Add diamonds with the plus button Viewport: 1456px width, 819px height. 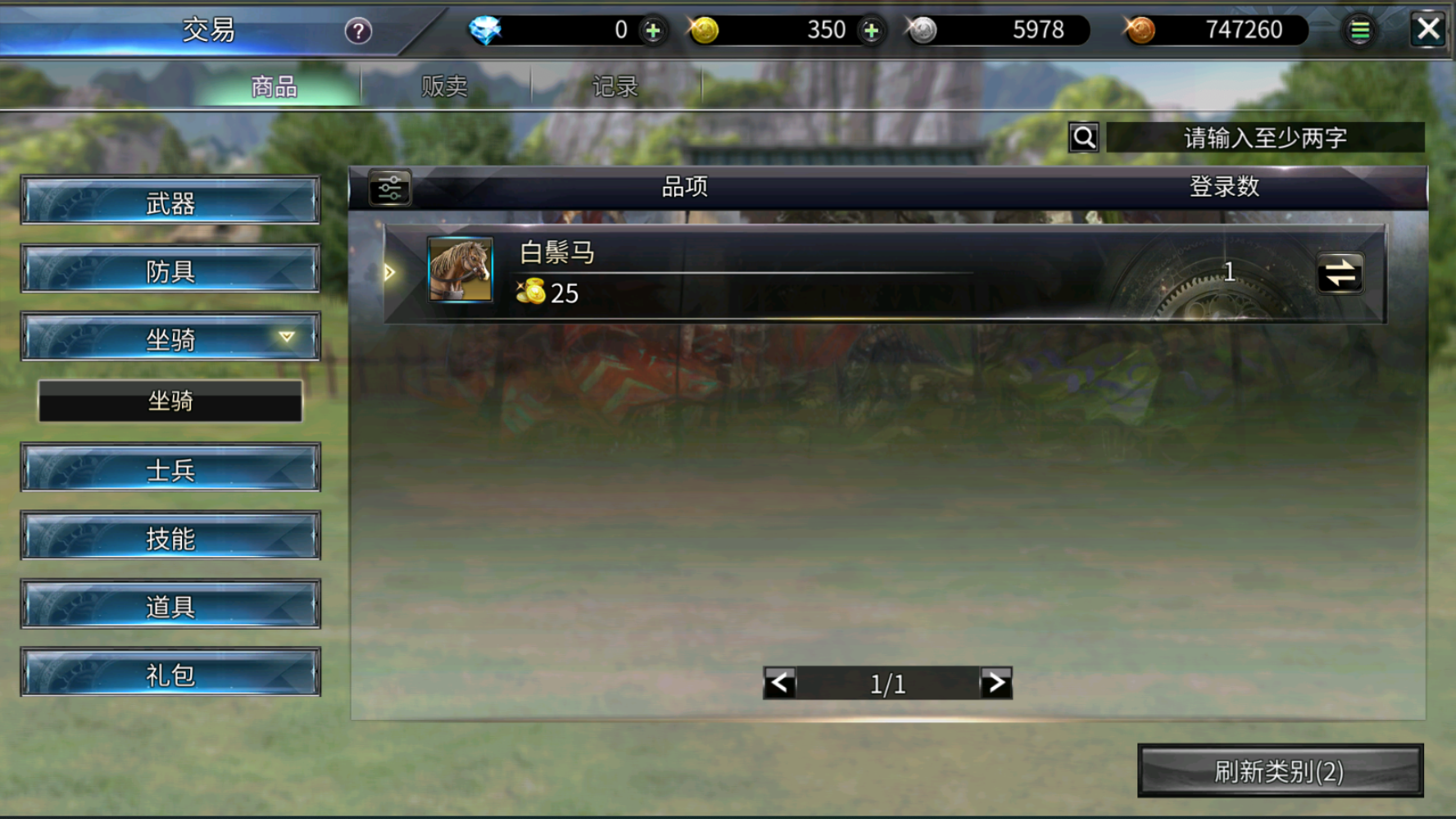pos(653,31)
